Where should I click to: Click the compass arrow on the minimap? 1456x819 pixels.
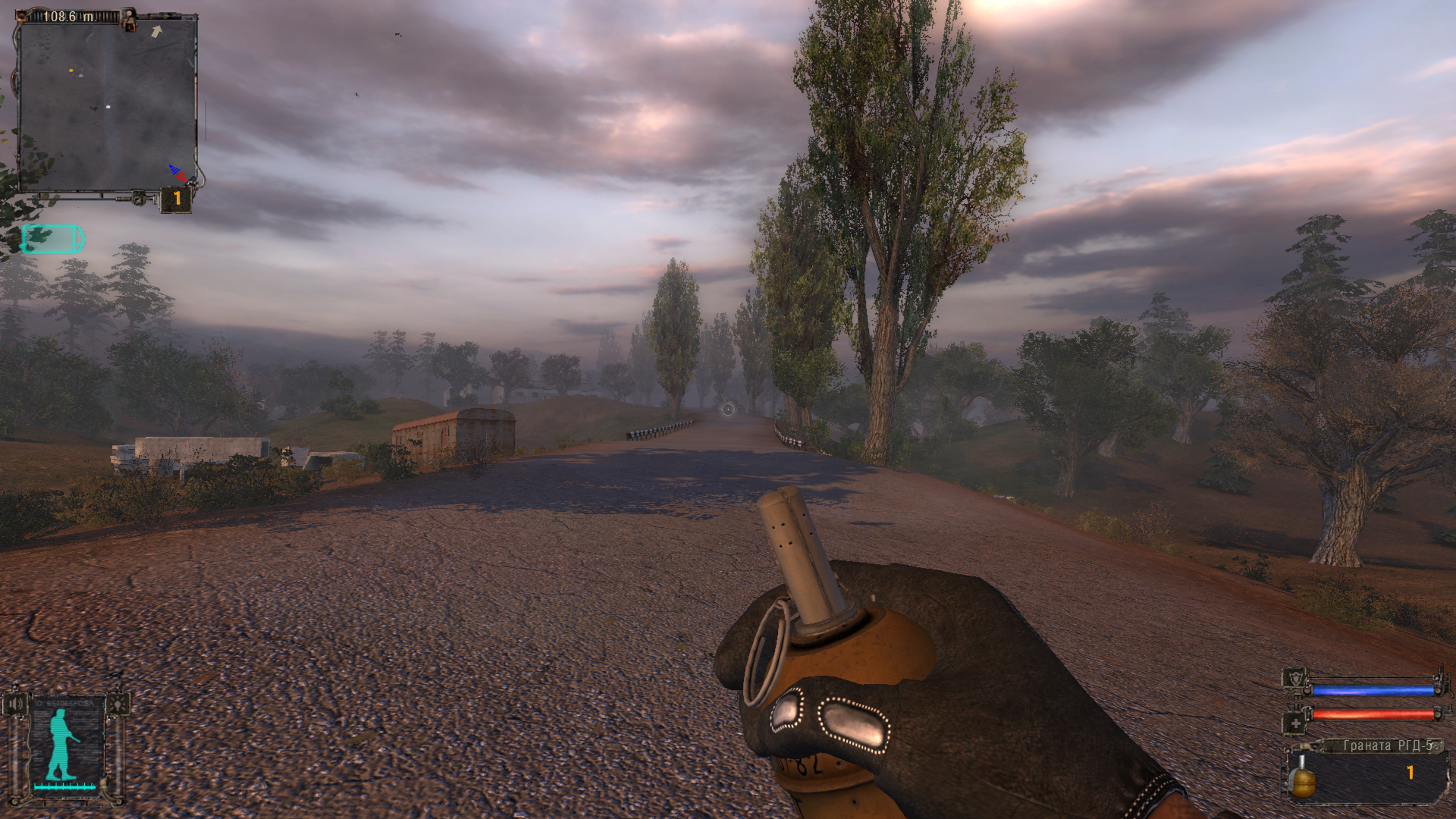pos(156,32)
